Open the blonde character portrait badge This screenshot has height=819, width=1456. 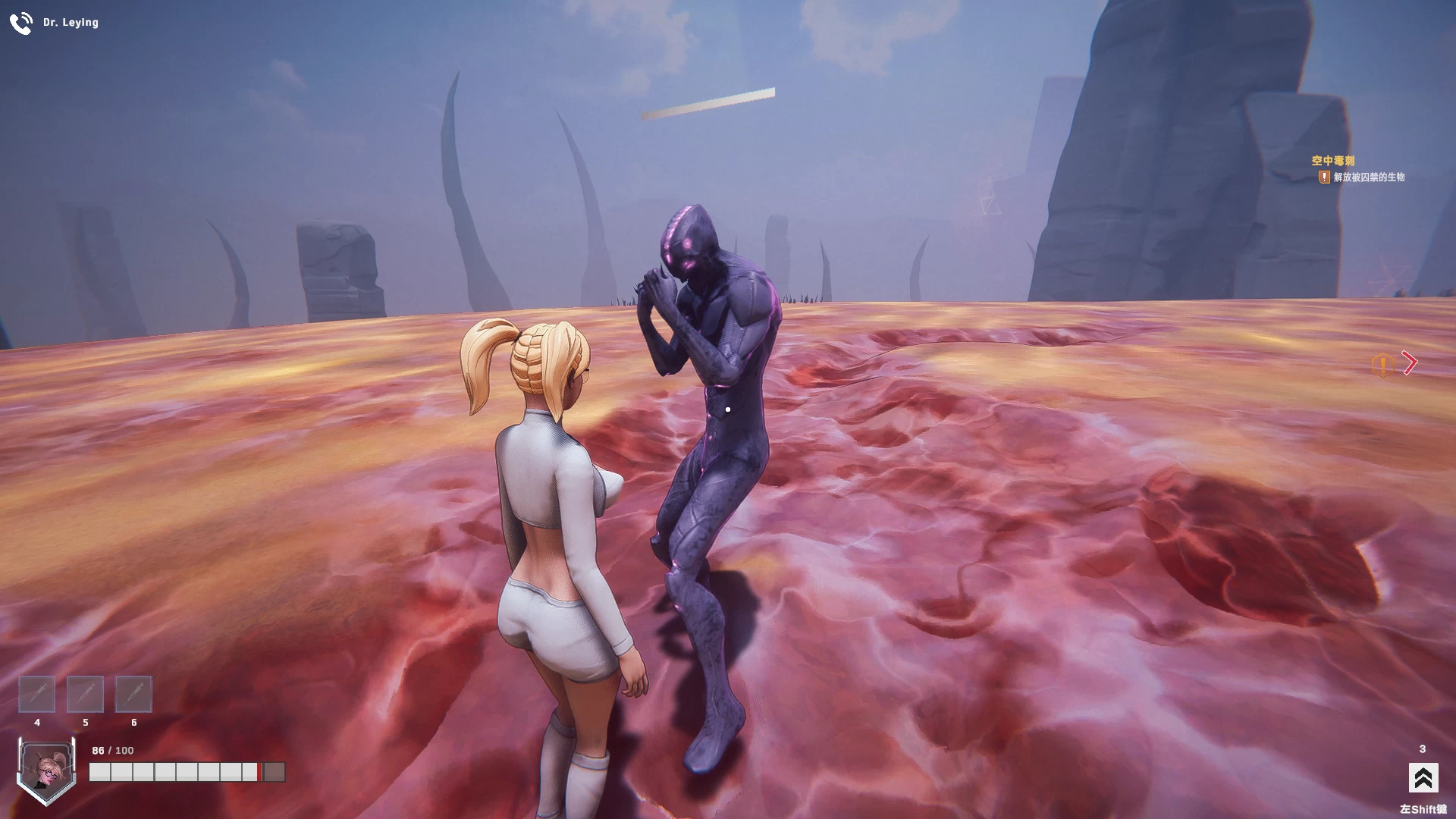[45, 769]
